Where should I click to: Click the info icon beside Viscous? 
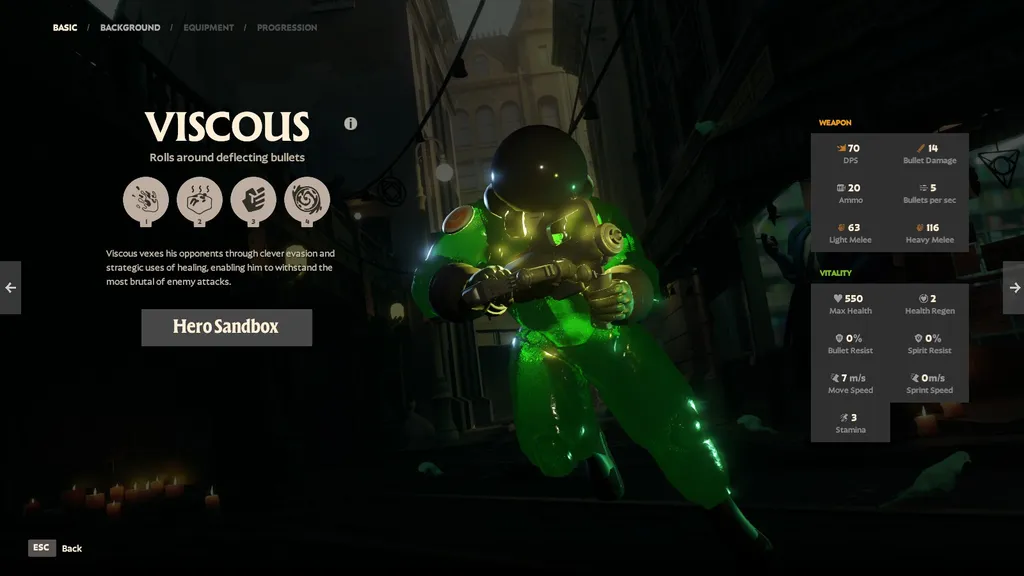tap(351, 124)
